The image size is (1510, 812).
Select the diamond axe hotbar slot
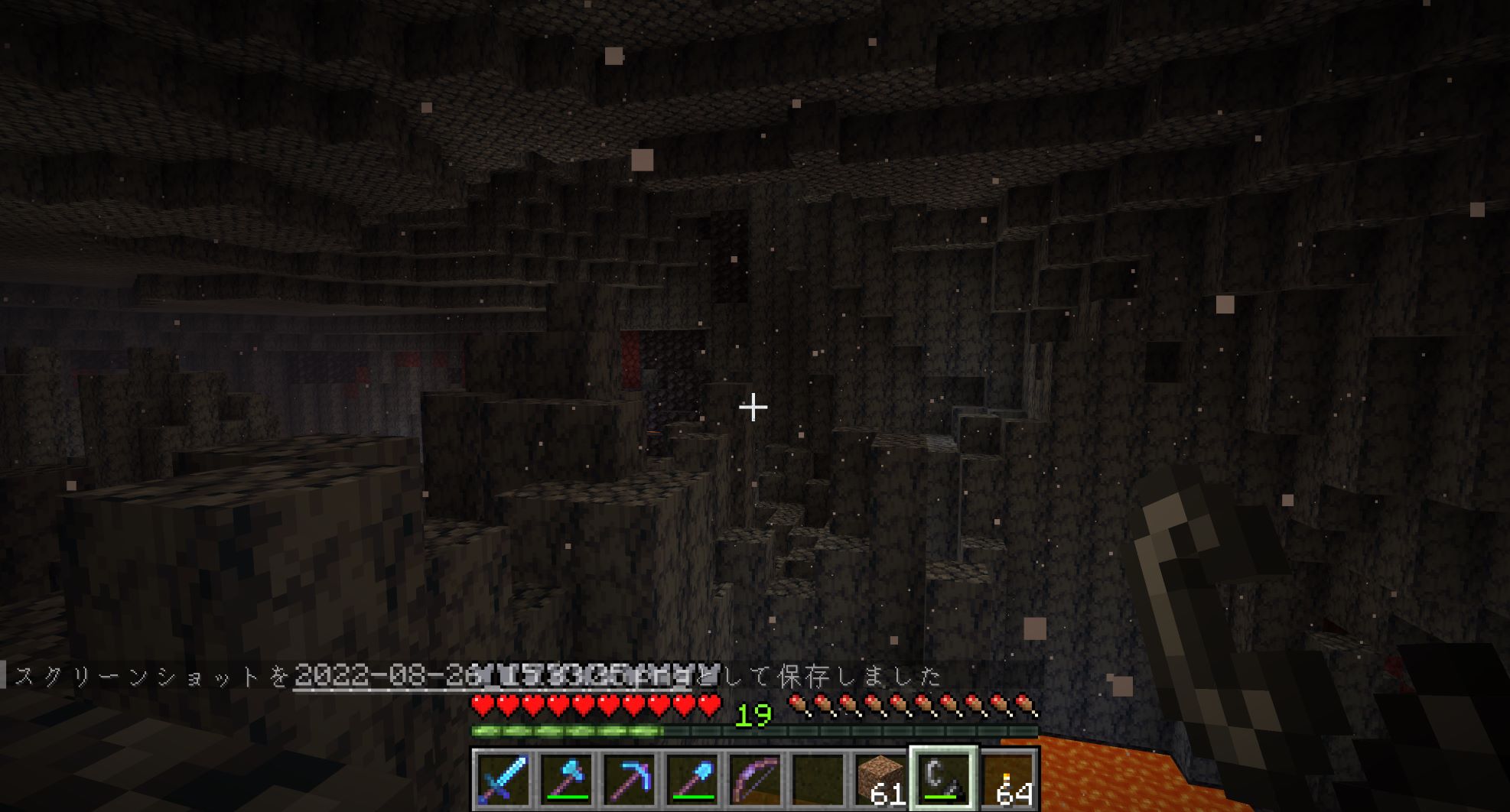point(566,778)
